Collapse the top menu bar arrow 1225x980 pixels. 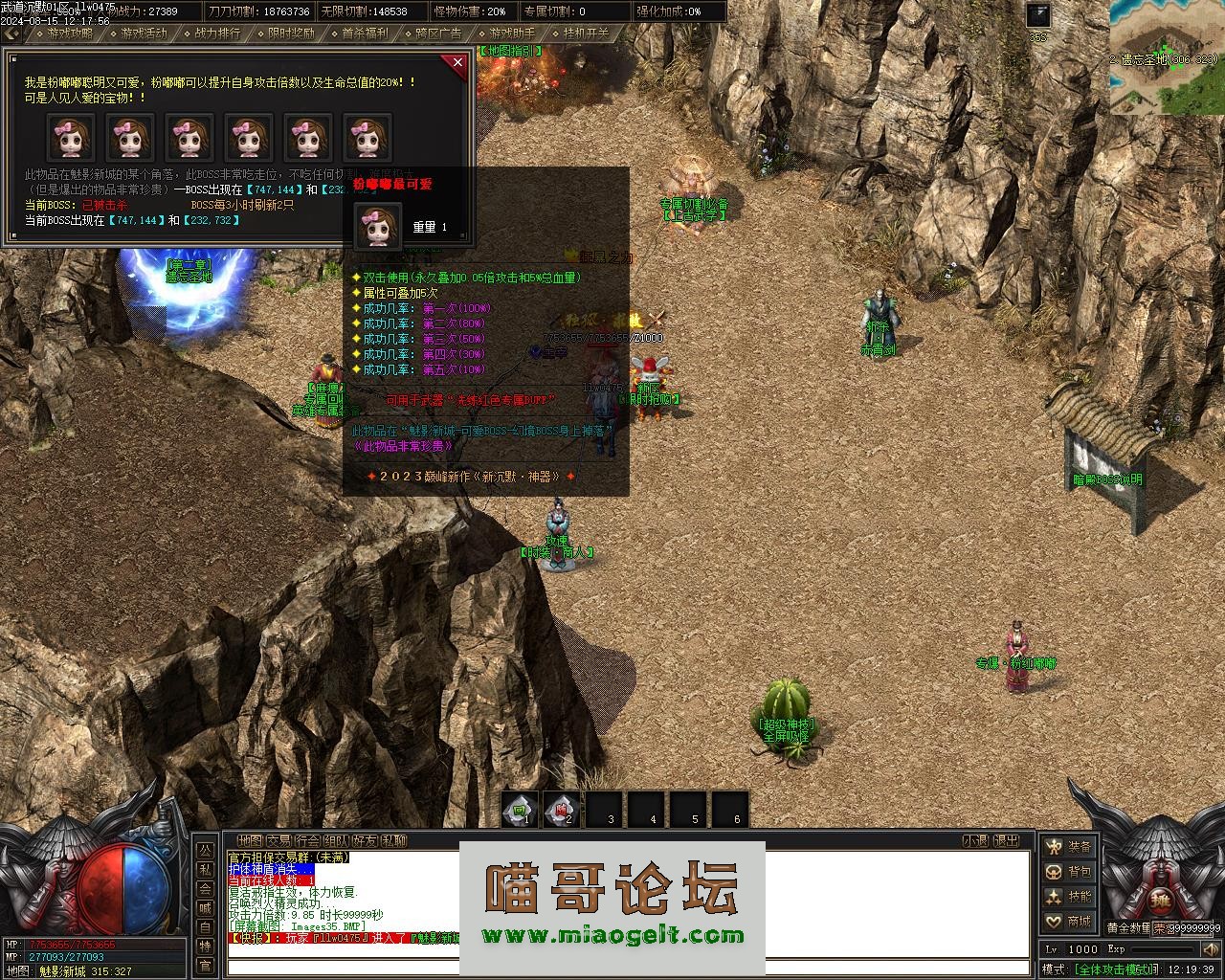pos(11,33)
